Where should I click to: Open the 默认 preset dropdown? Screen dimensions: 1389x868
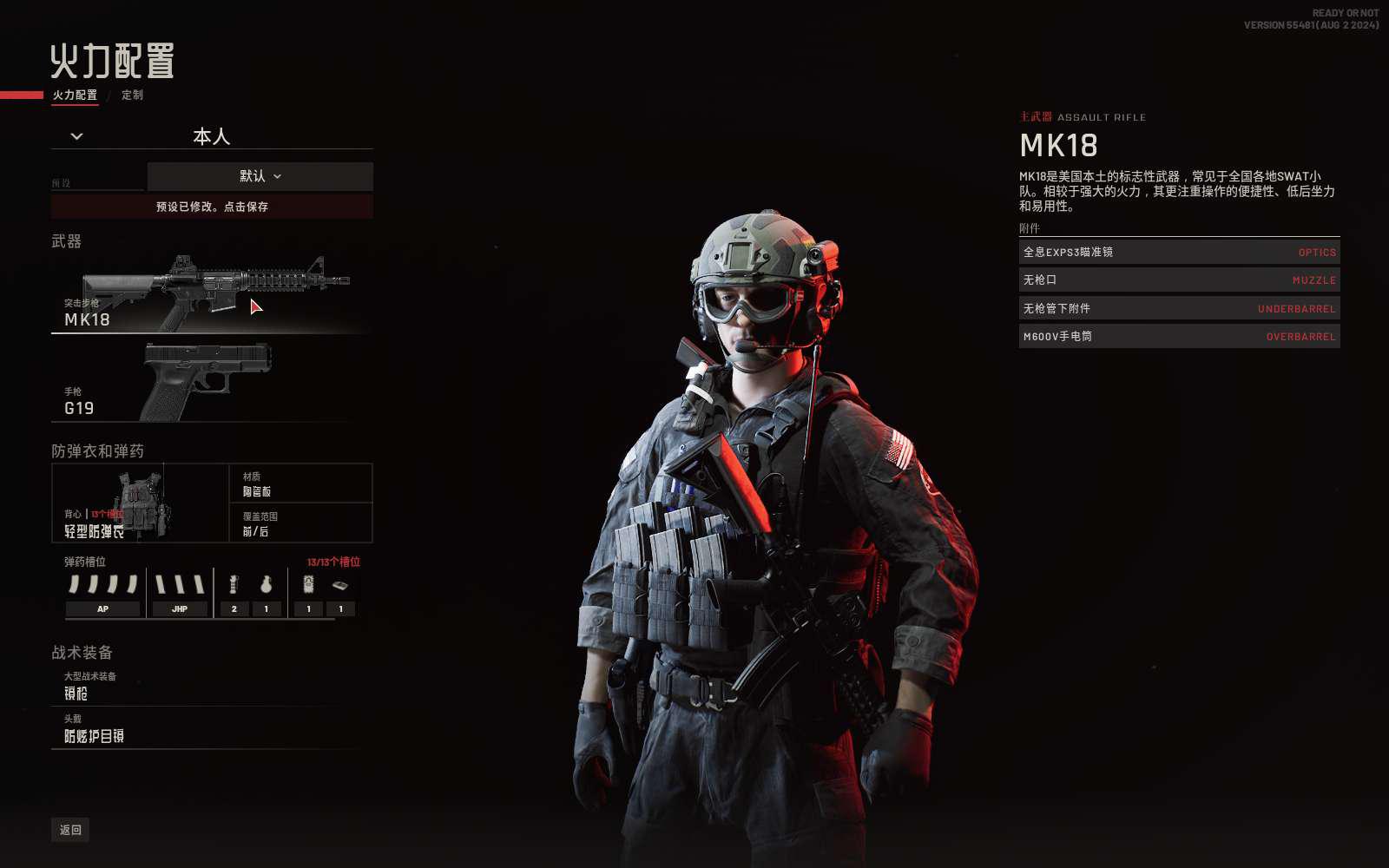[x=260, y=176]
